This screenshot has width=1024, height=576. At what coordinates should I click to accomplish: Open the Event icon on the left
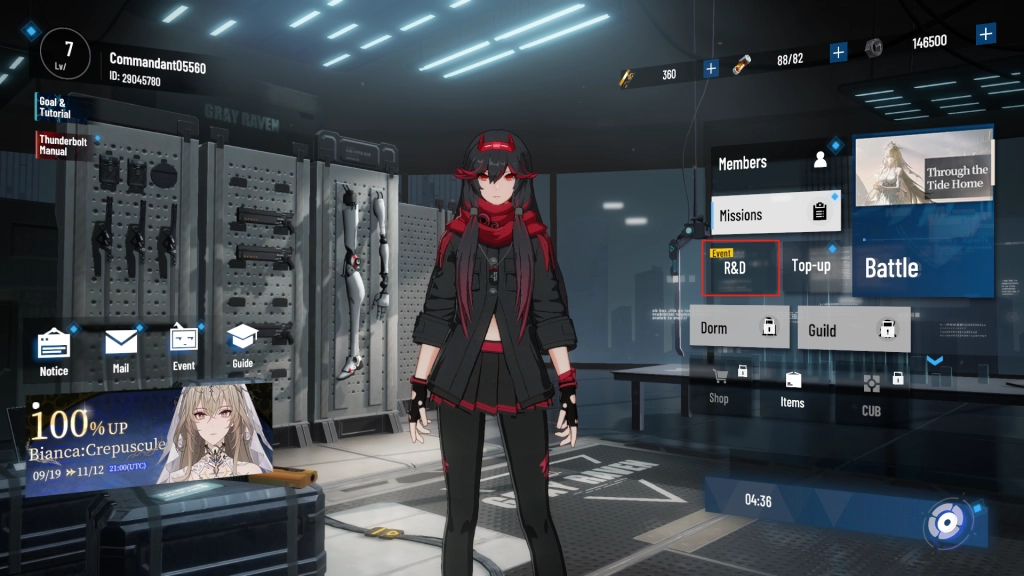coord(184,348)
